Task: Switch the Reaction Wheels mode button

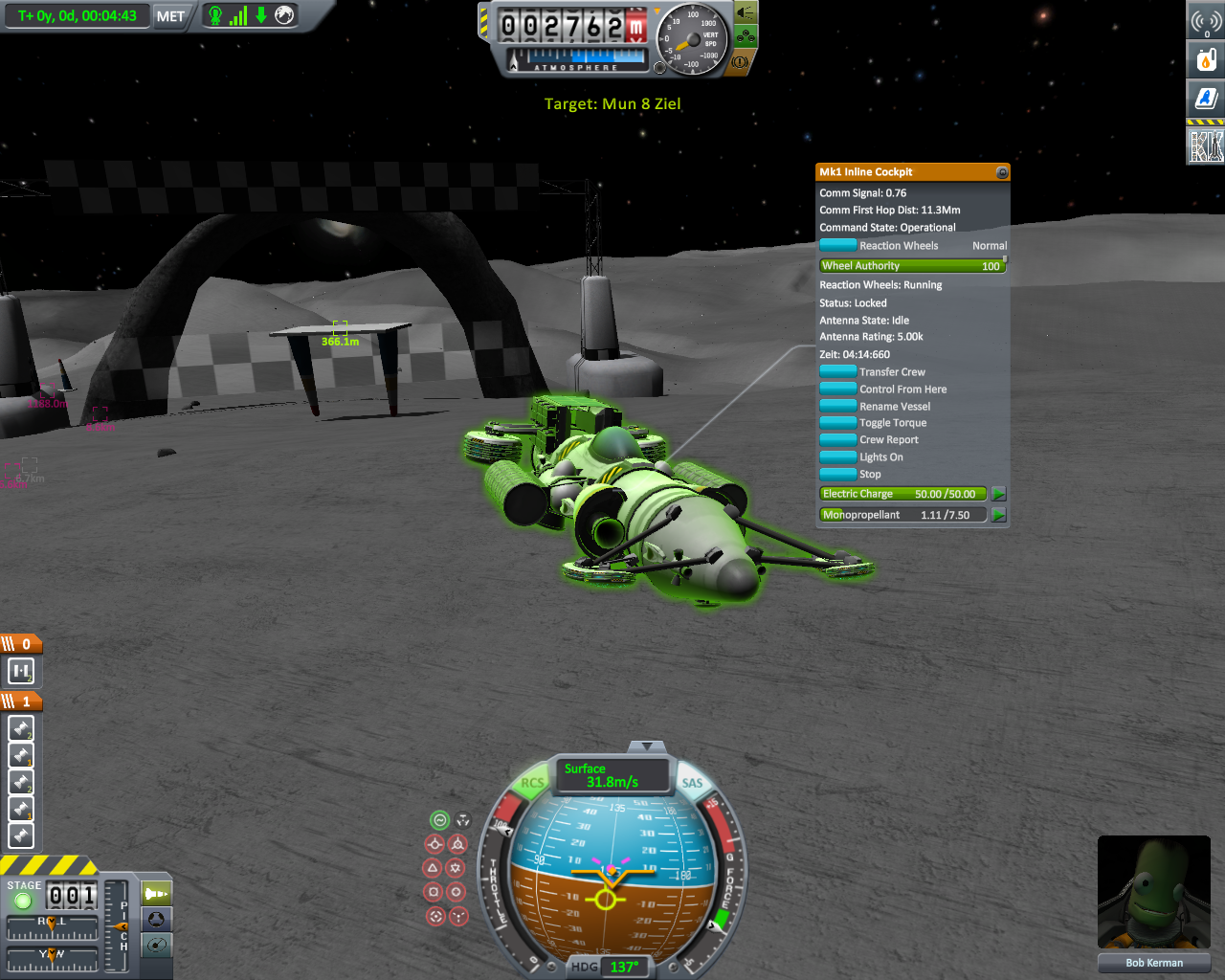Action: click(838, 245)
